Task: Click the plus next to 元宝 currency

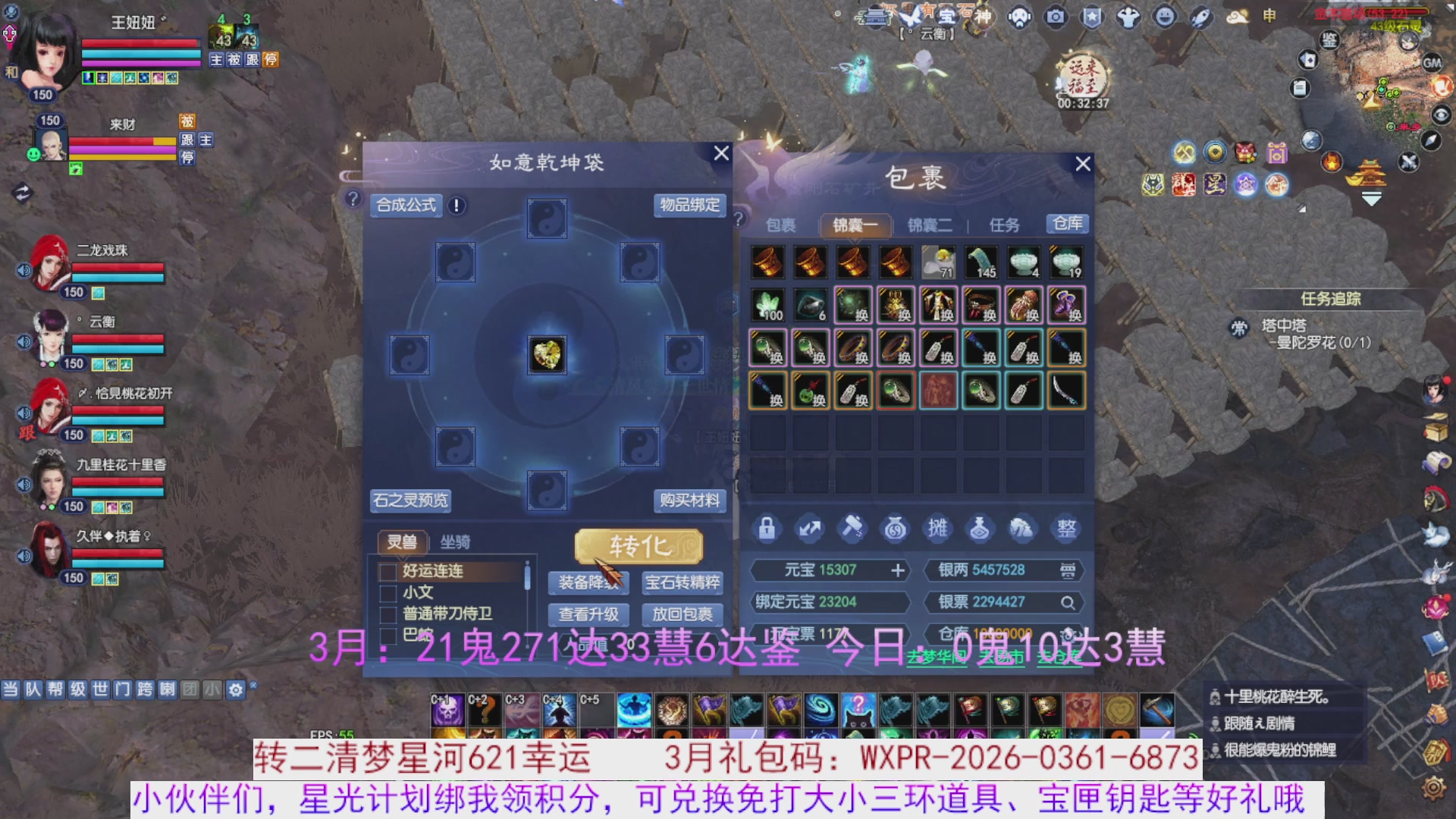Action: (x=898, y=570)
